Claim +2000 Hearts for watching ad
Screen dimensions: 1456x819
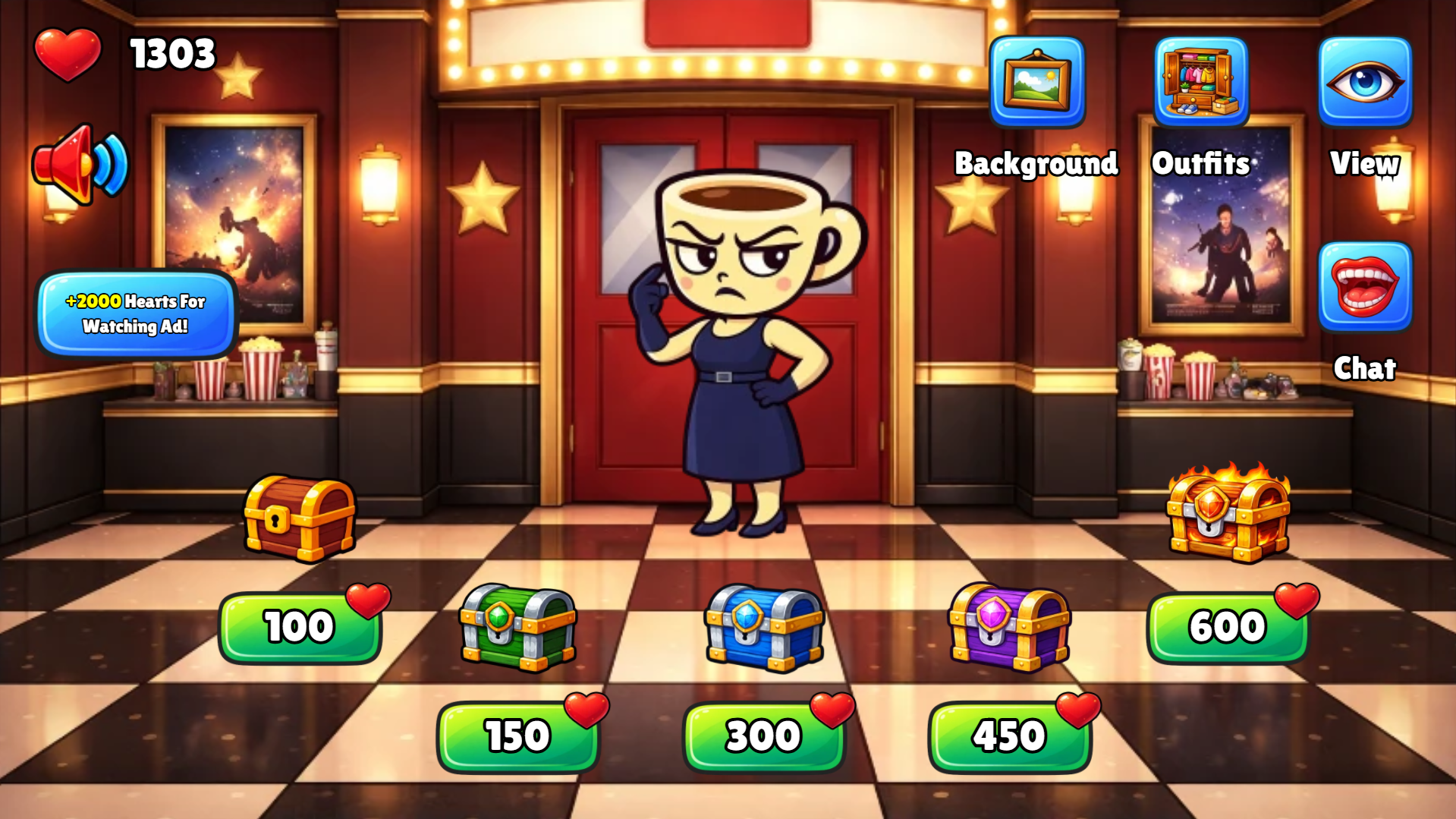pos(135,314)
